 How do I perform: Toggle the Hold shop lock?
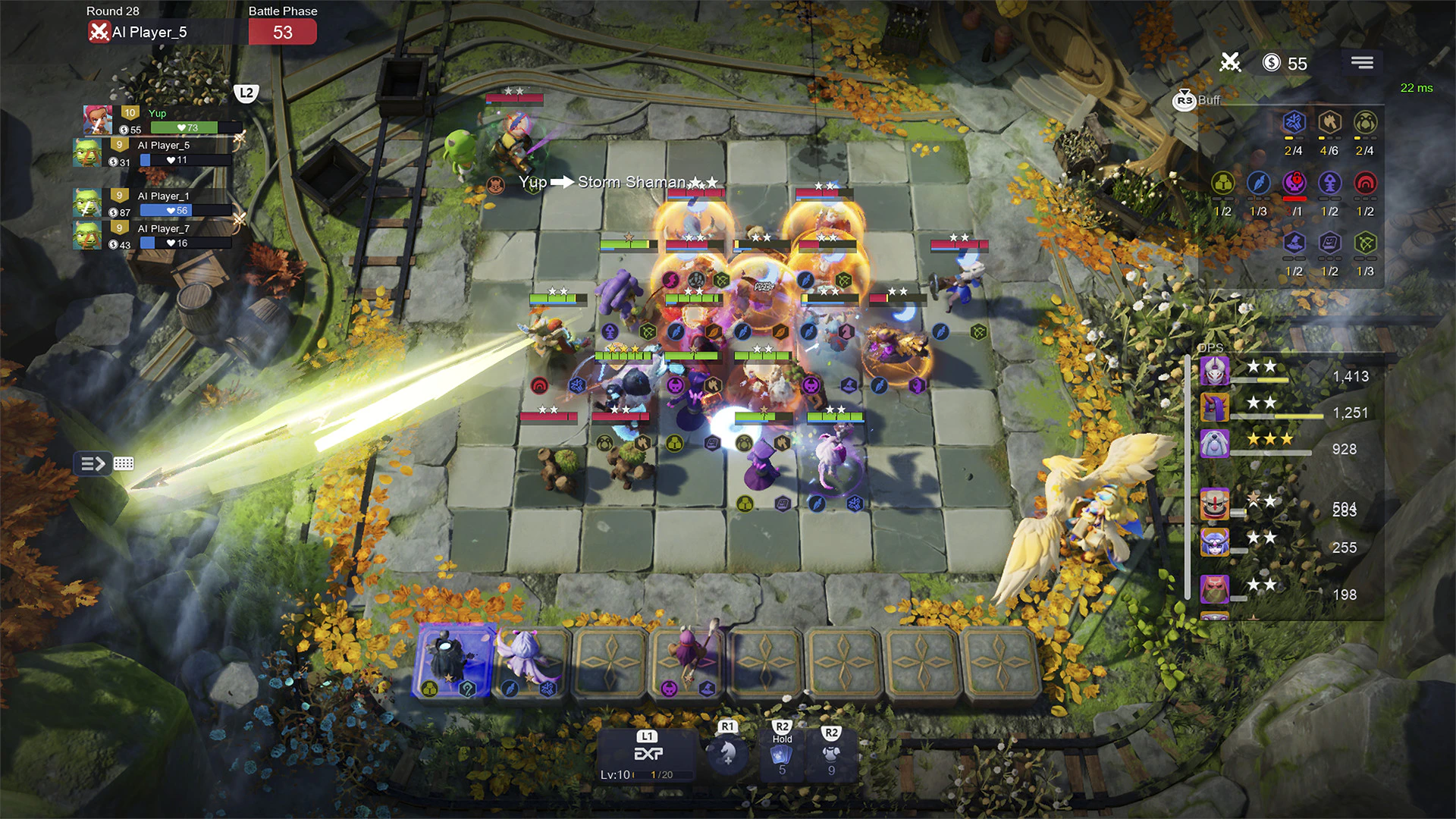coord(782,755)
